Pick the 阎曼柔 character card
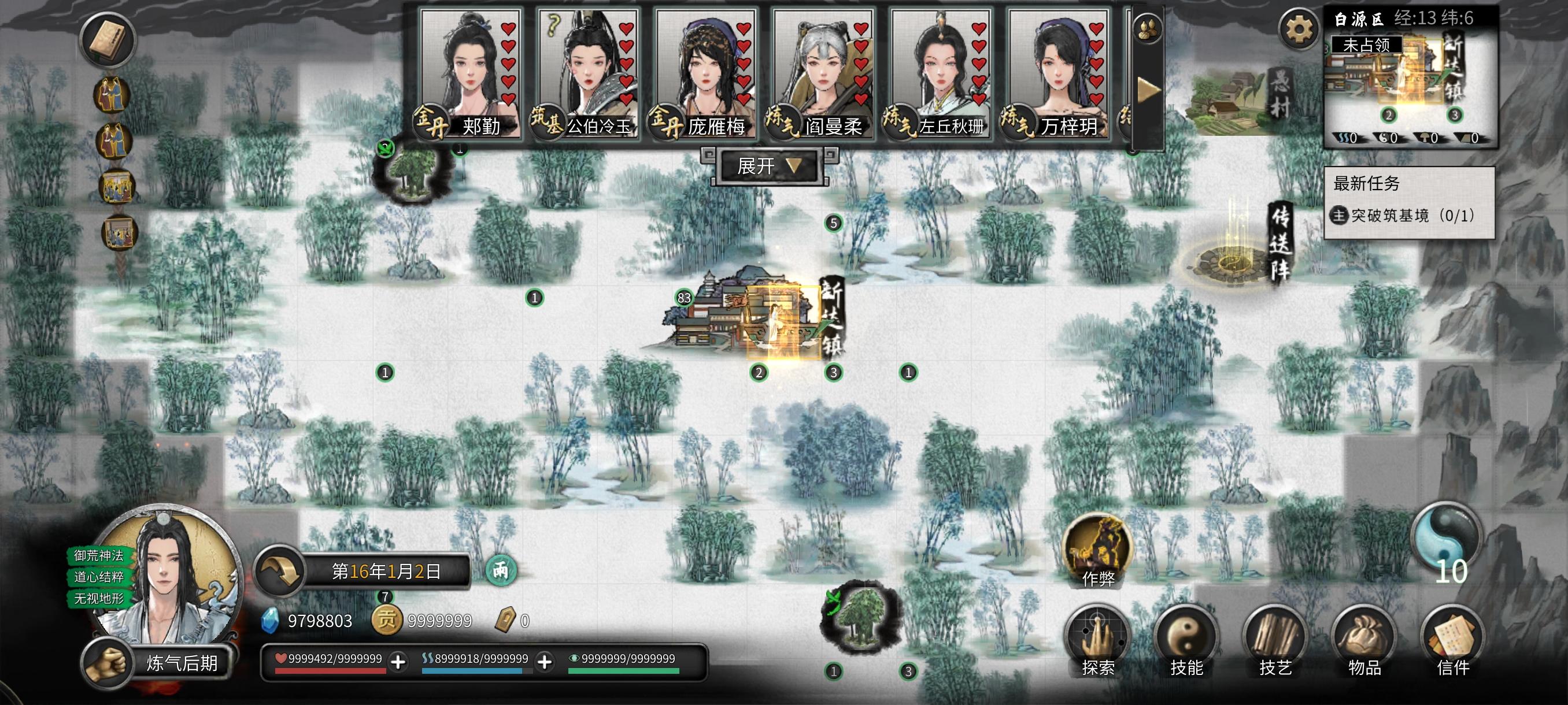The height and width of the screenshot is (705, 1568). click(822, 73)
